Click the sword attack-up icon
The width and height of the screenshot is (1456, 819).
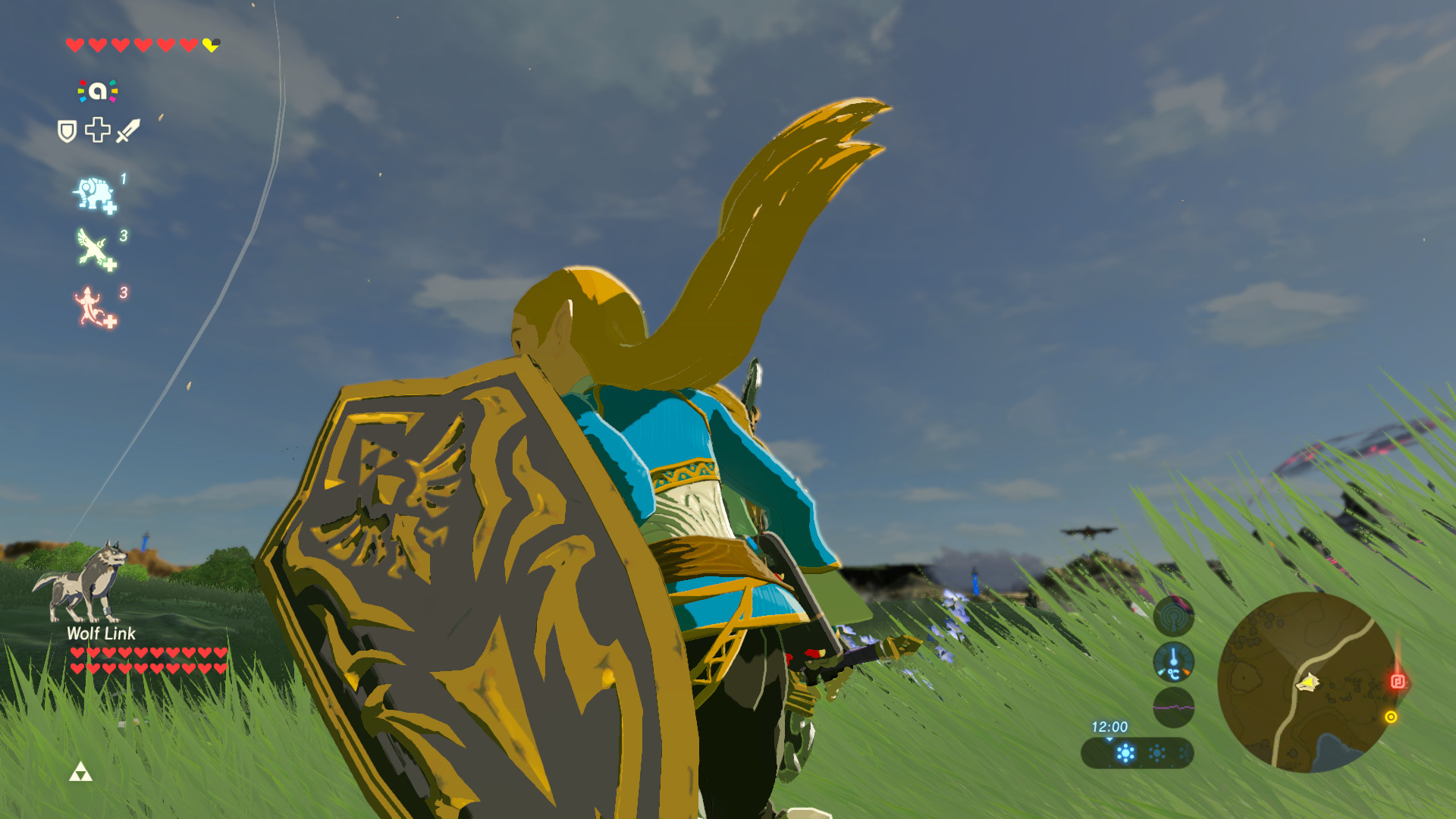tap(128, 129)
